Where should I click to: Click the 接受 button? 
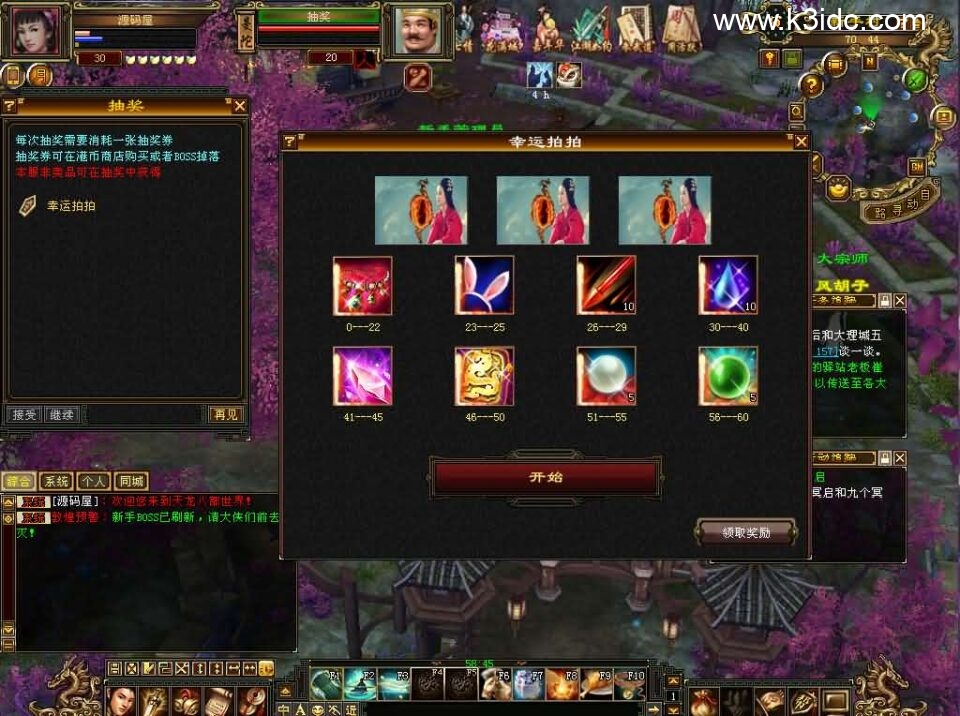(23, 414)
